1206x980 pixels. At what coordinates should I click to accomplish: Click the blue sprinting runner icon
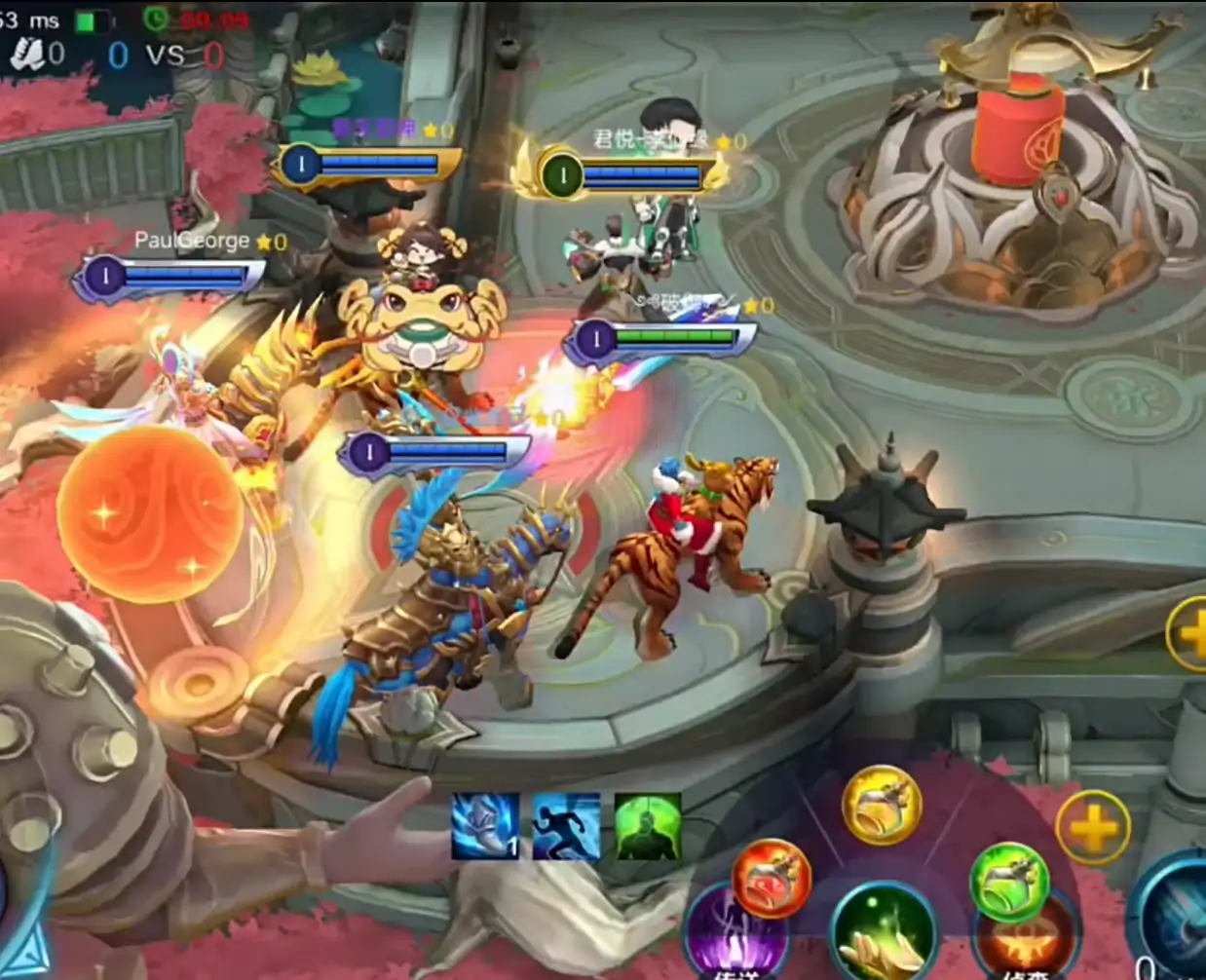[566, 826]
